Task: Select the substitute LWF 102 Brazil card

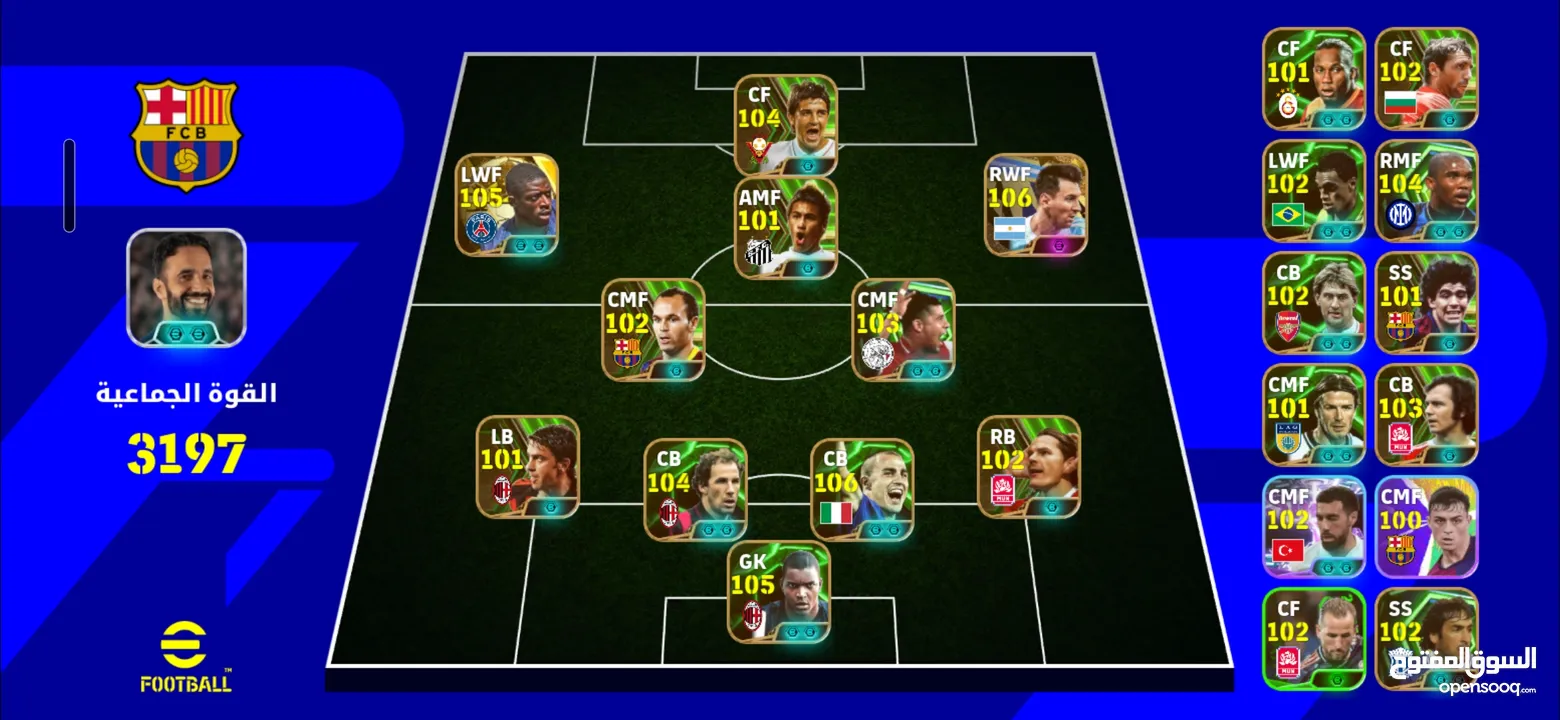Action: click(1313, 191)
